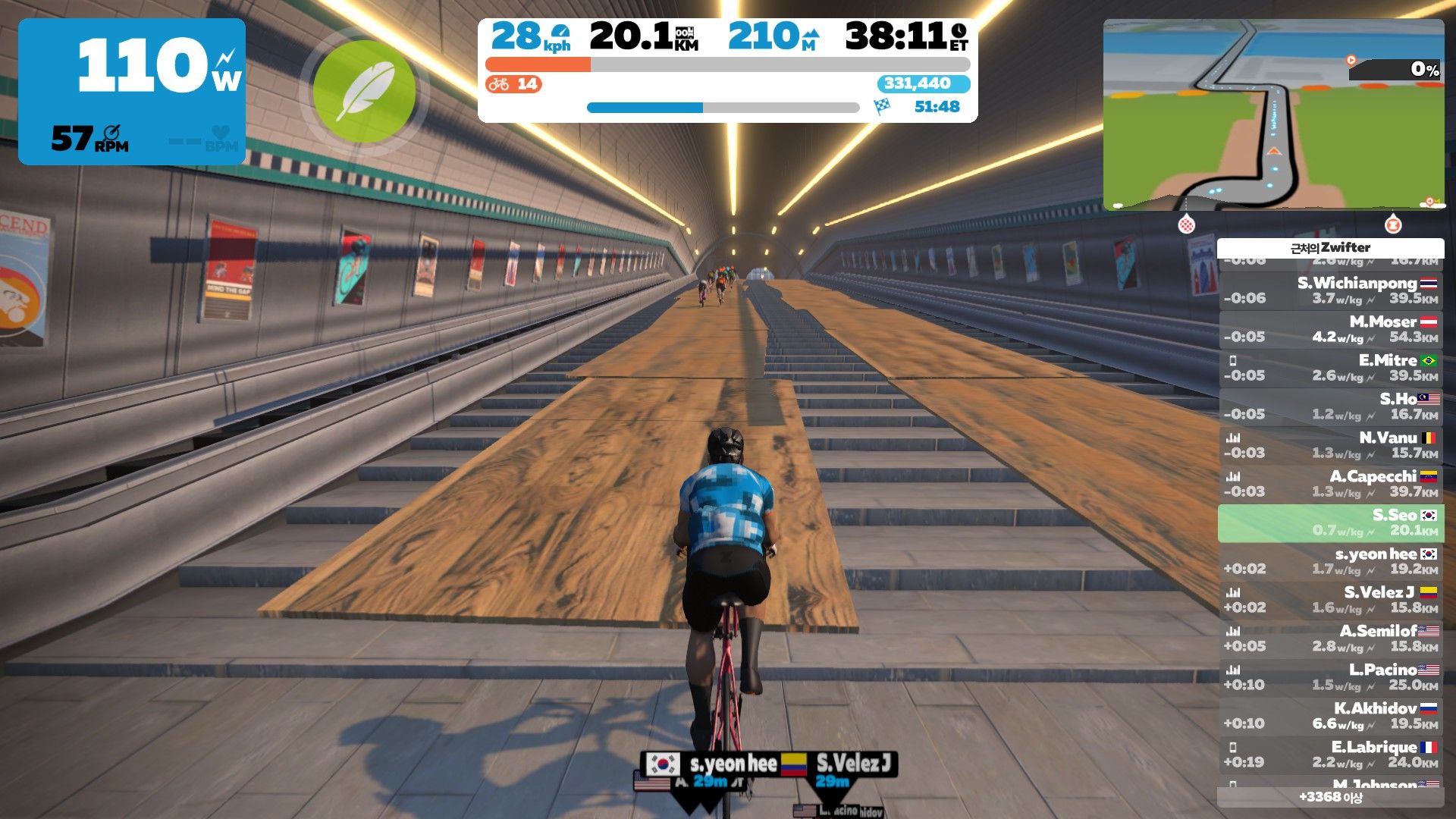Choose E.Mitre from nearby Zwifters
1456x819 pixels.
point(1331,368)
